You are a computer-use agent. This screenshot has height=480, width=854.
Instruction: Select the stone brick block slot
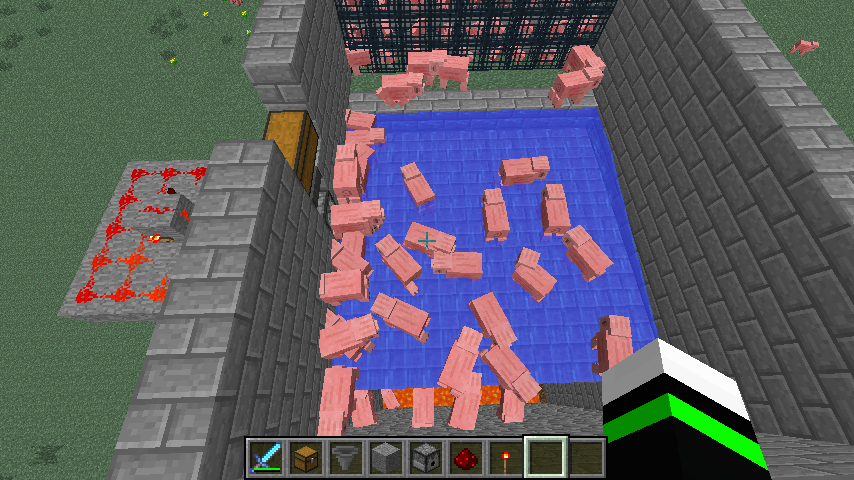point(386,458)
